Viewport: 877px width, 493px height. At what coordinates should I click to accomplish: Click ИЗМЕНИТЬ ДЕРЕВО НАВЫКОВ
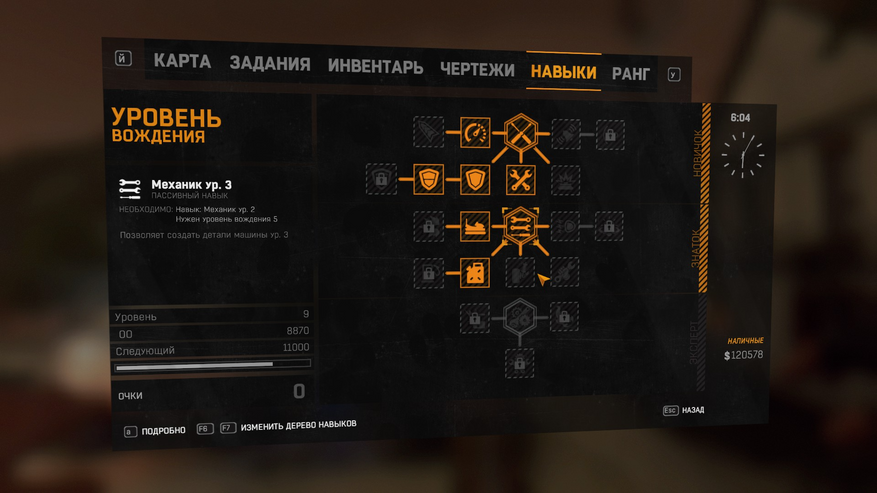(298, 426)
